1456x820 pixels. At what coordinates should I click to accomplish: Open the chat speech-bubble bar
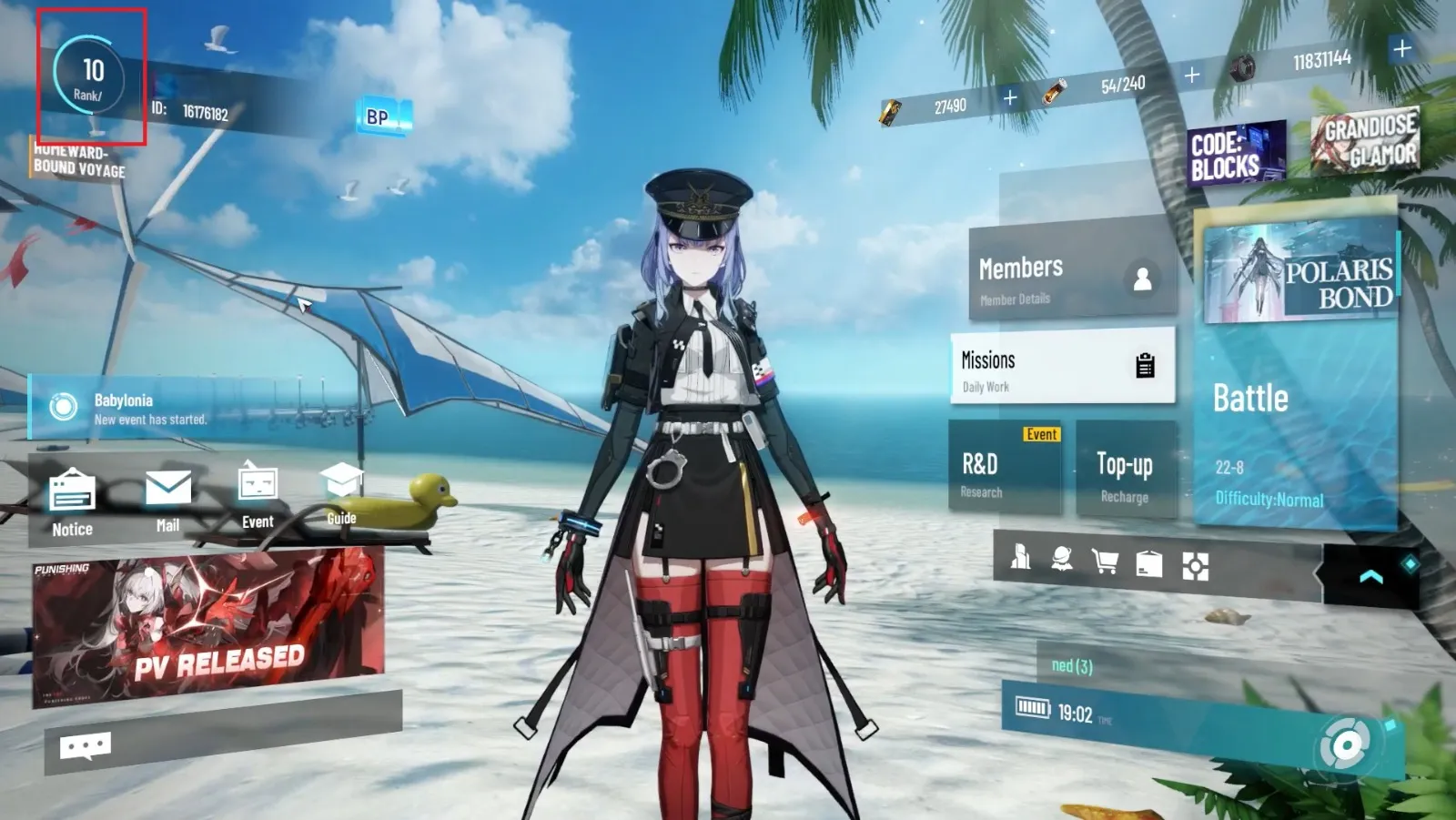(86, 747)
